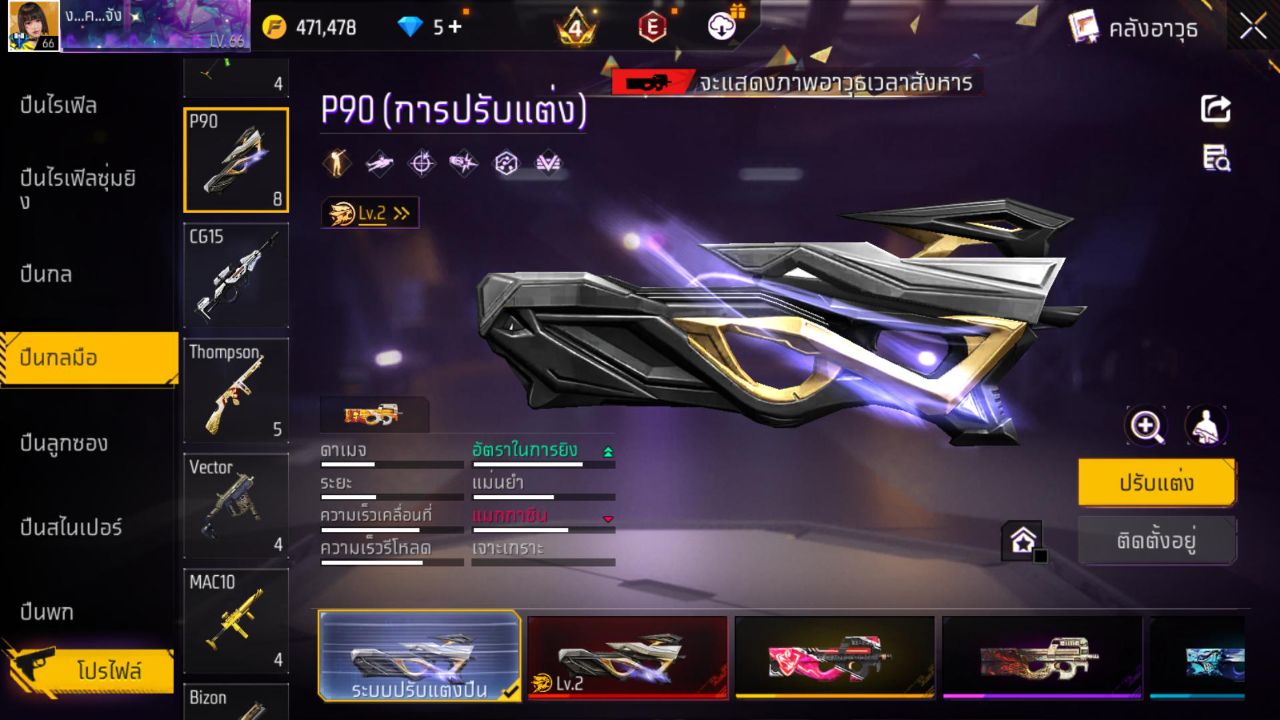Select the standing character attribute icon
Viewport: 1280px width, 720px height.
coord(335,162)
